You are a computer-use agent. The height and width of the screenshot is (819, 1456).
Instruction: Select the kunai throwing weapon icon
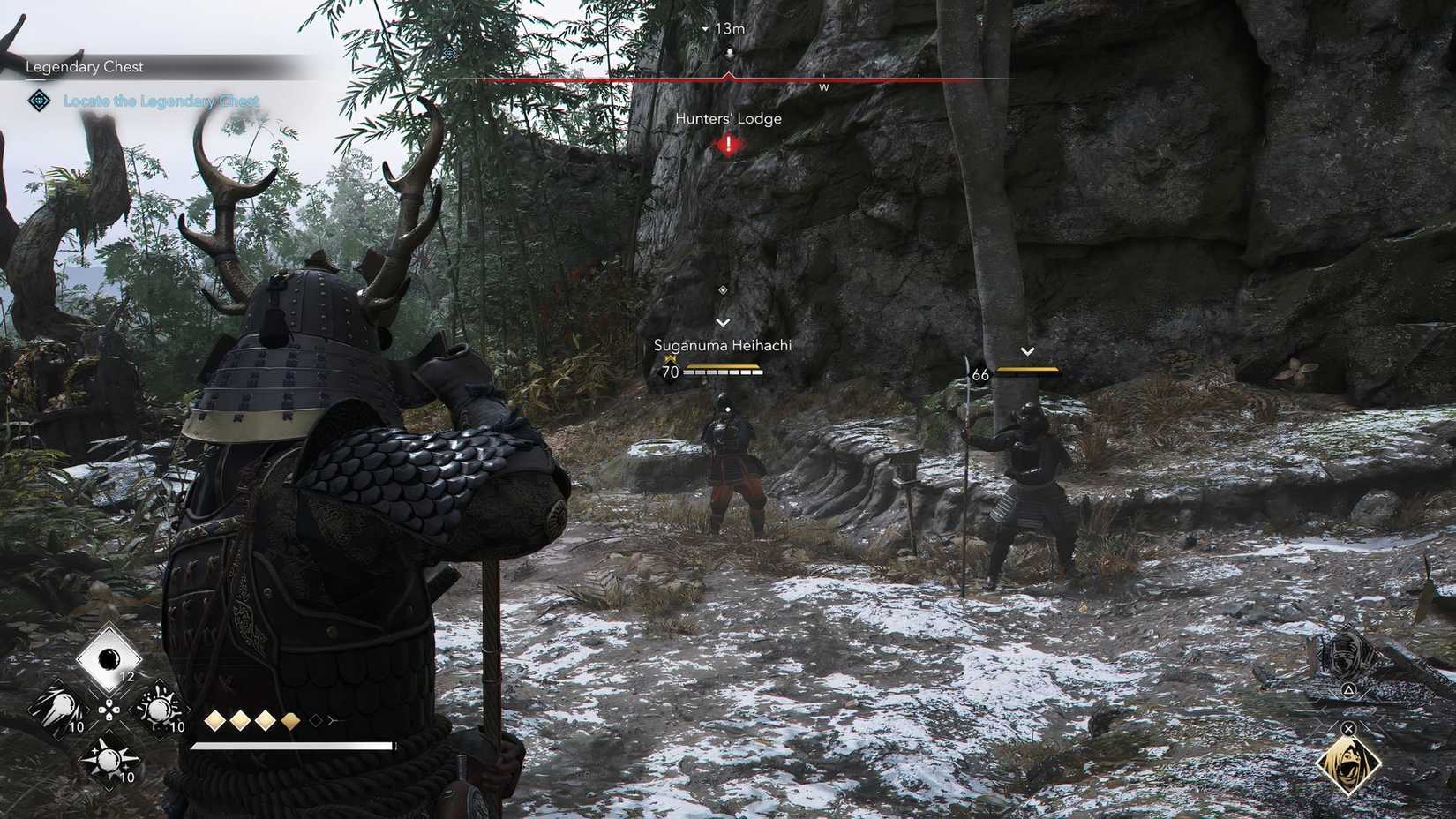click(62, 709)
